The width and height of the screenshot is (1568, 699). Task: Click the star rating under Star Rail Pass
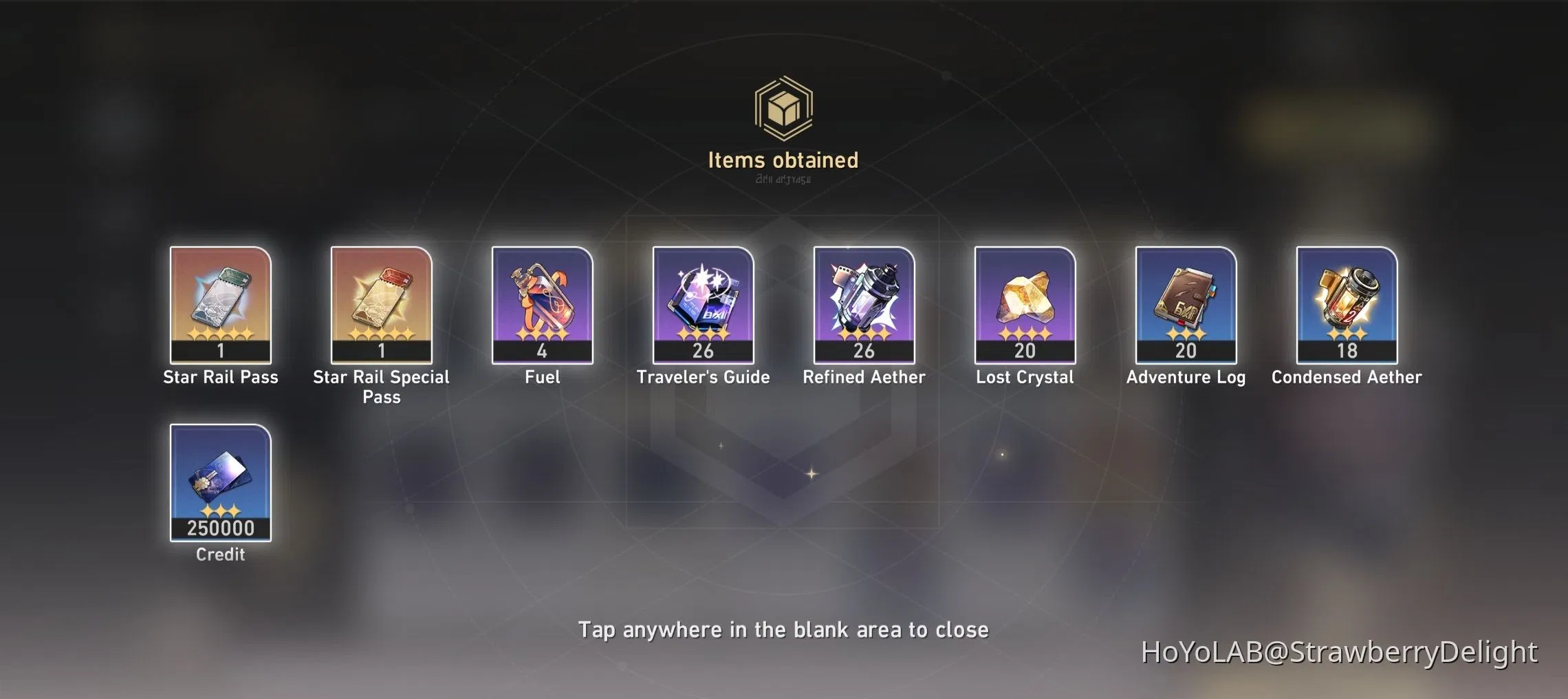click(220, 335)
